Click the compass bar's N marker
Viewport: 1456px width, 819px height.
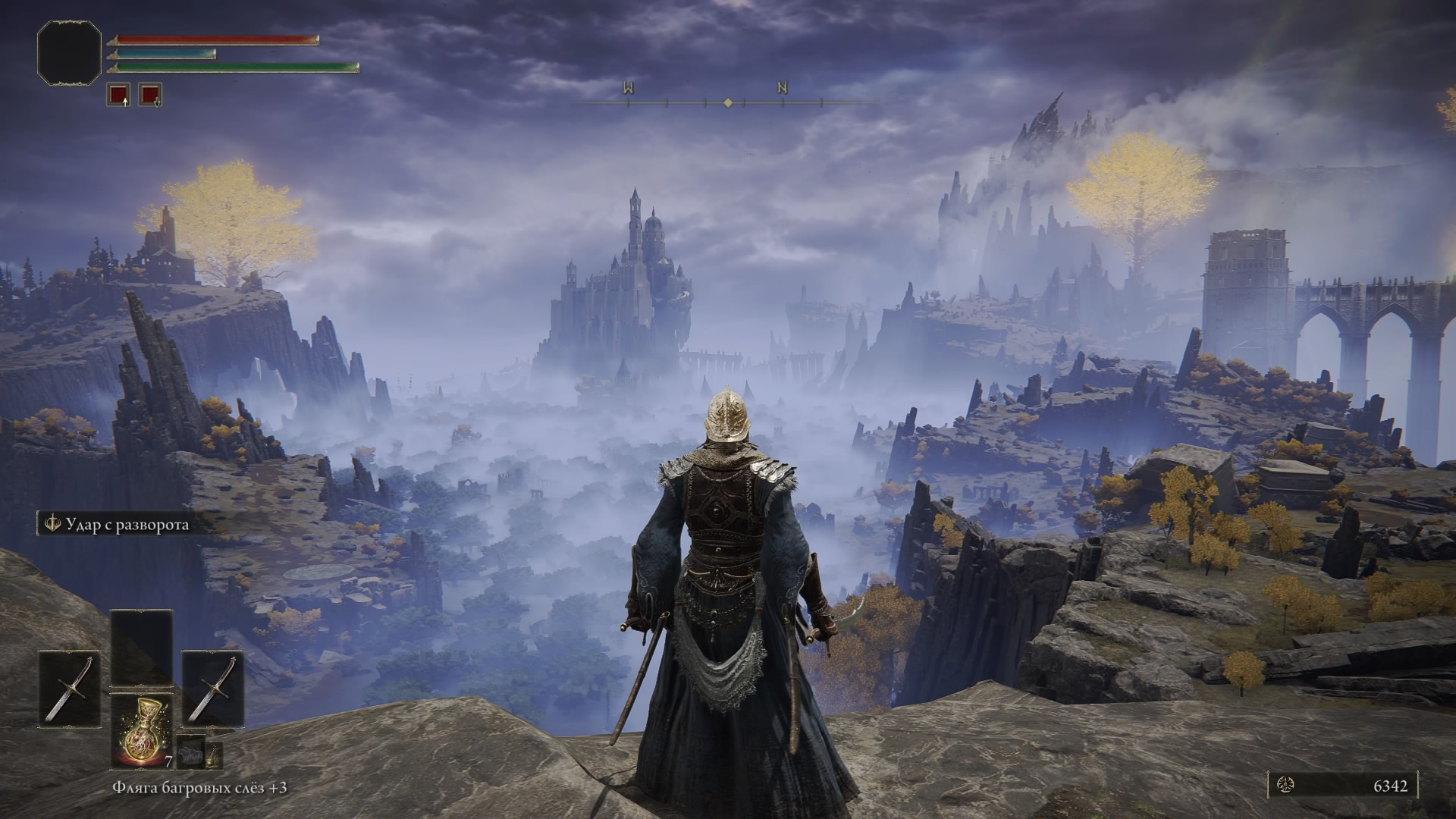tap(782, 89)
